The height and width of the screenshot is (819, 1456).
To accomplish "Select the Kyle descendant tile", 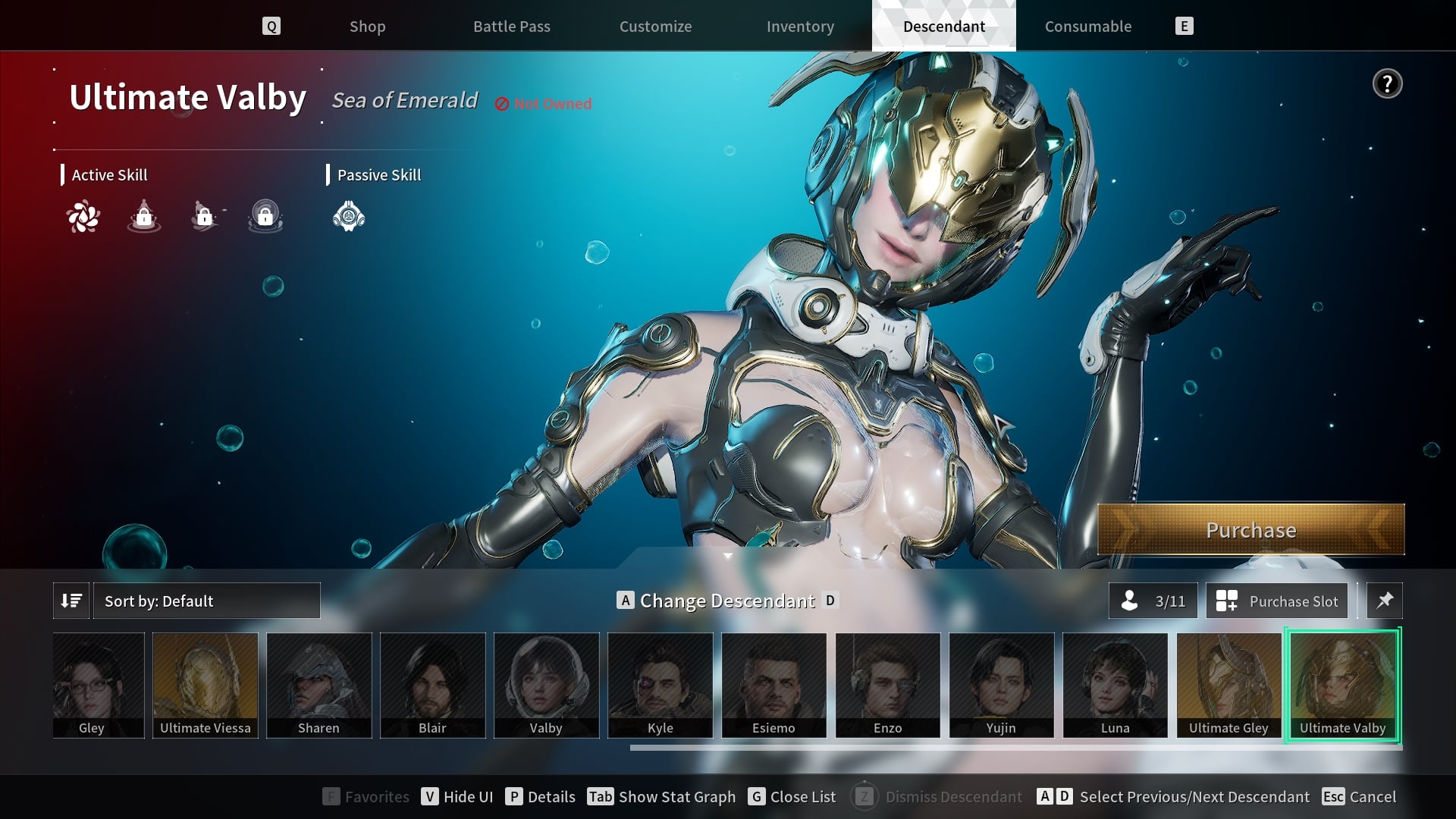I will pos(660,685).
